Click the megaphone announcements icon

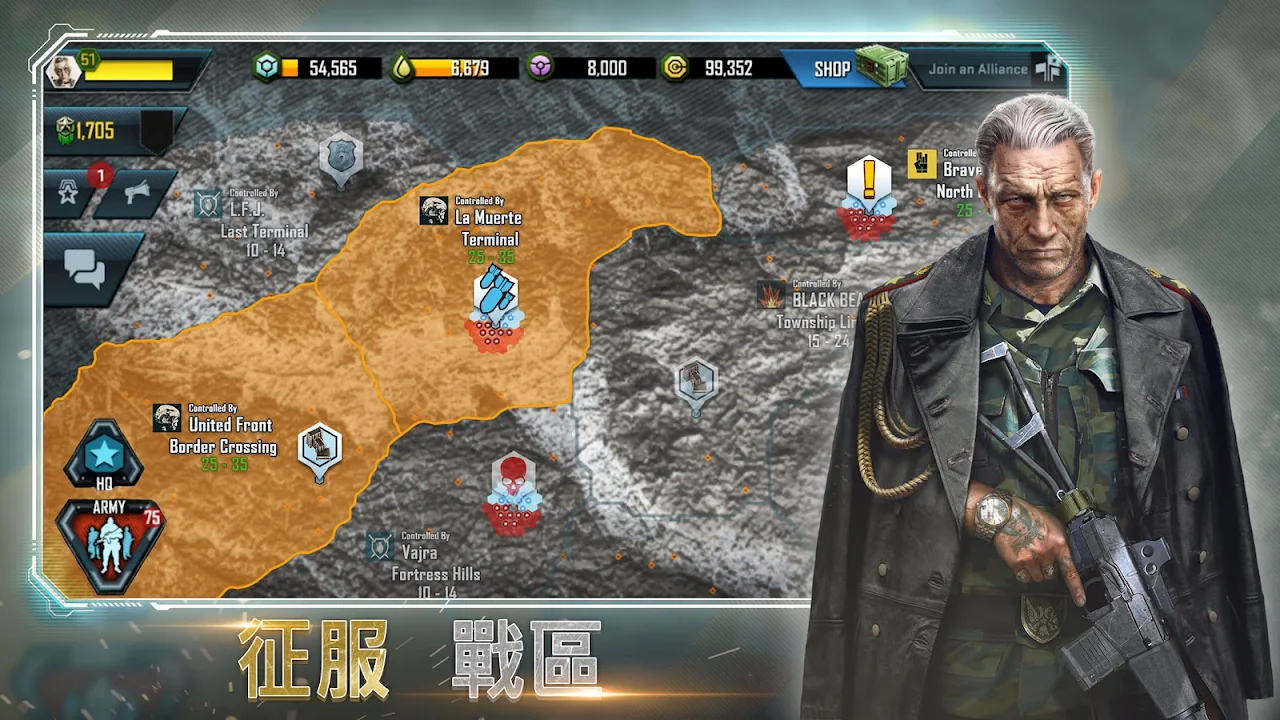pos(136,193)
